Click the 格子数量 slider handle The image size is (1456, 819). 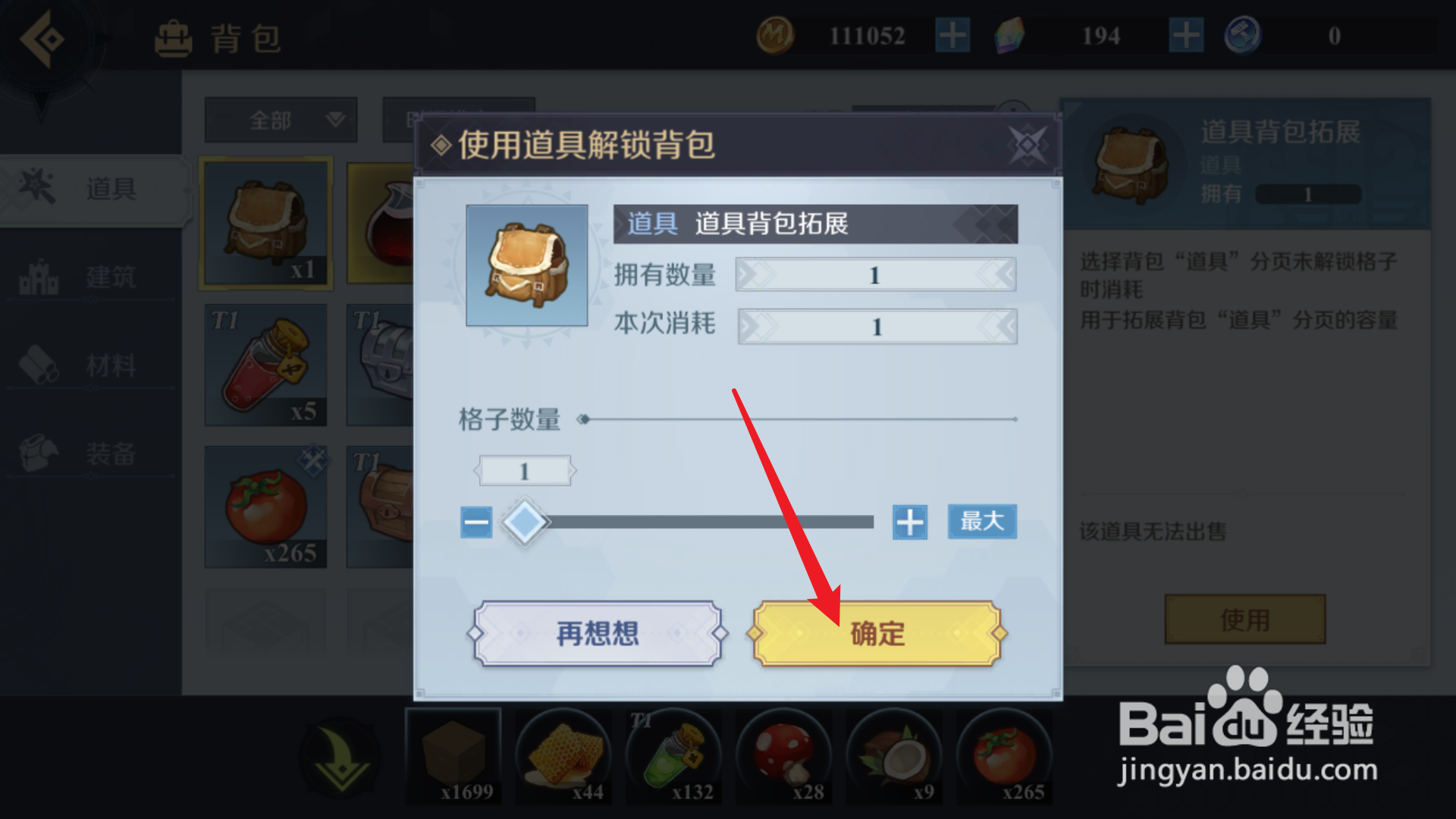coord(526,522)
